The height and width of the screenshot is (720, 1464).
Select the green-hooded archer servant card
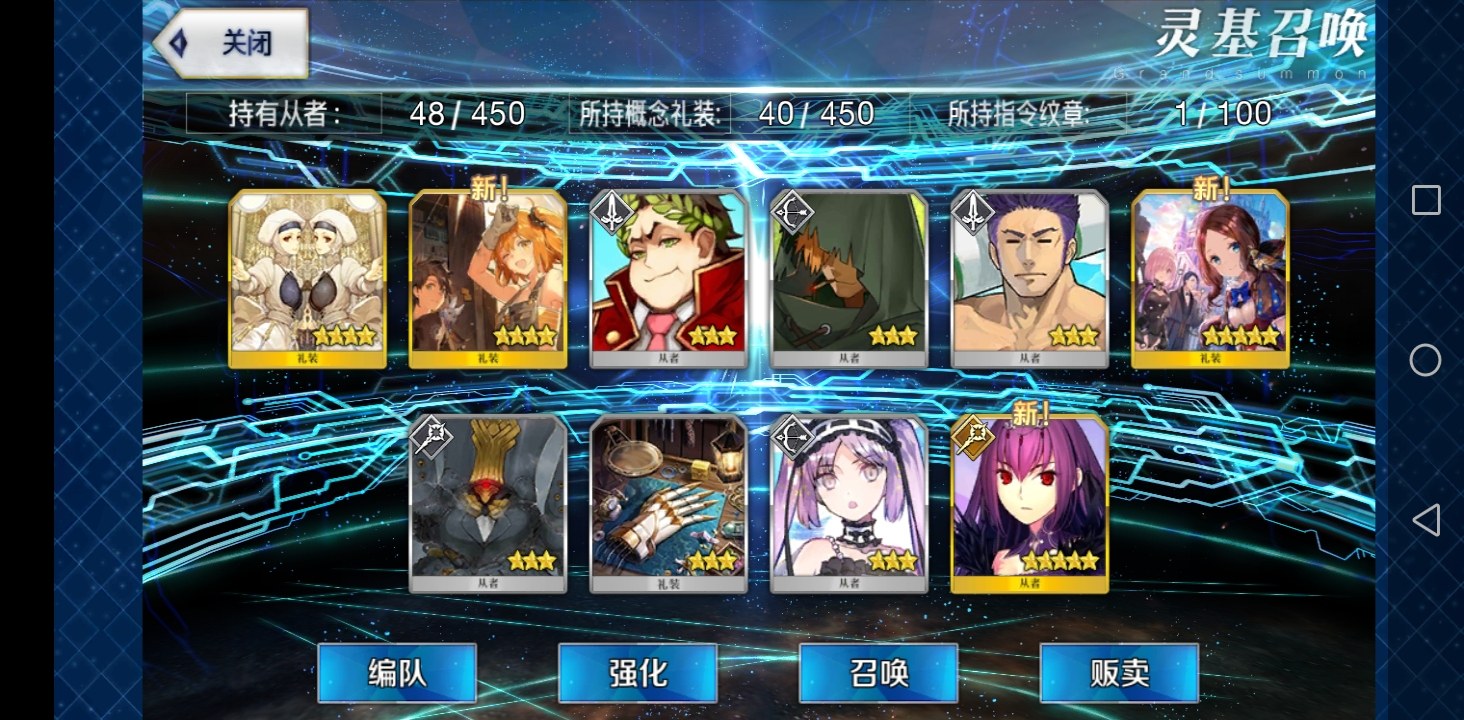(849, 278)
